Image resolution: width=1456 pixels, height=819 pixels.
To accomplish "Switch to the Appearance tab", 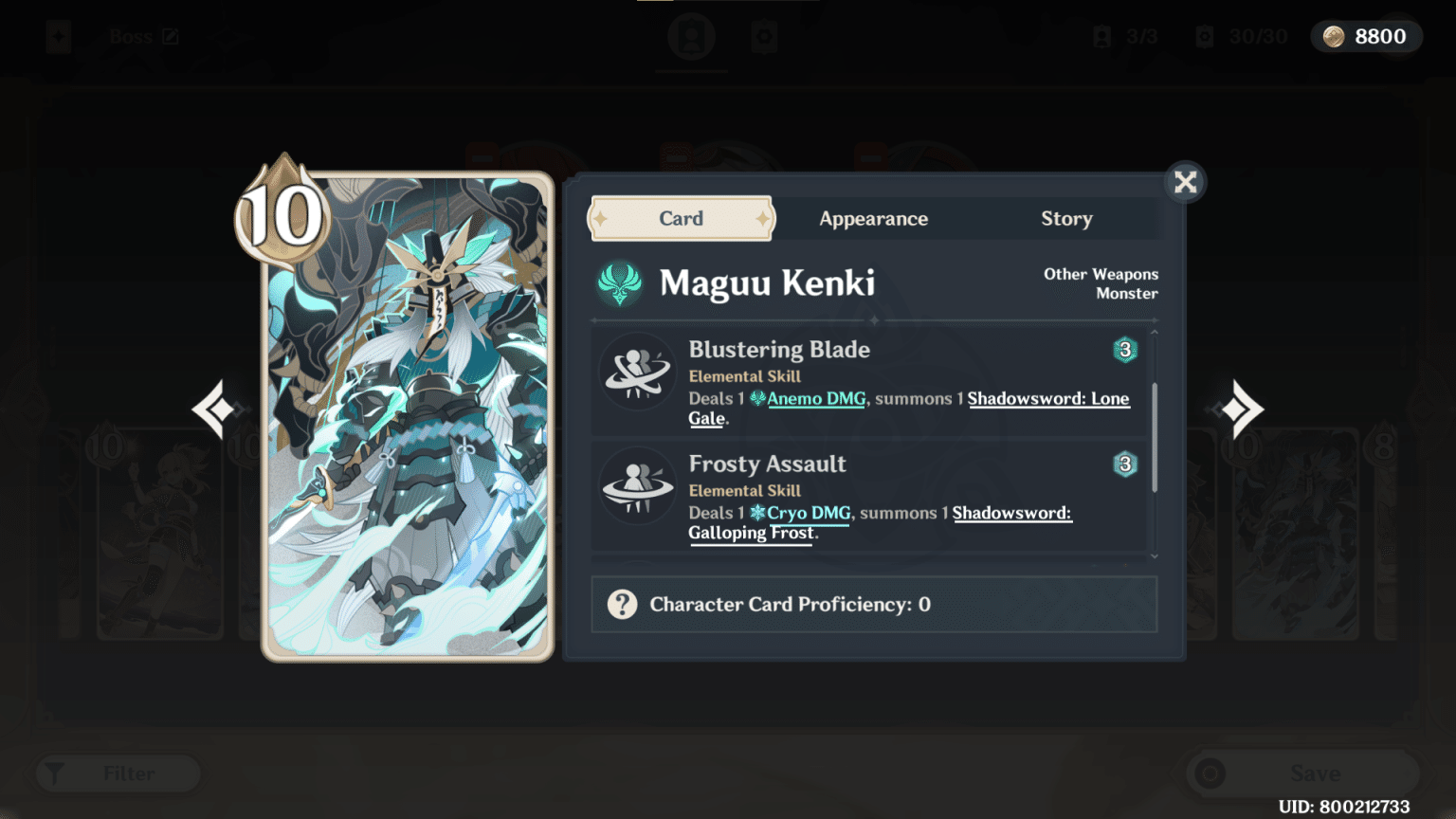I will (x=873, y=218).
